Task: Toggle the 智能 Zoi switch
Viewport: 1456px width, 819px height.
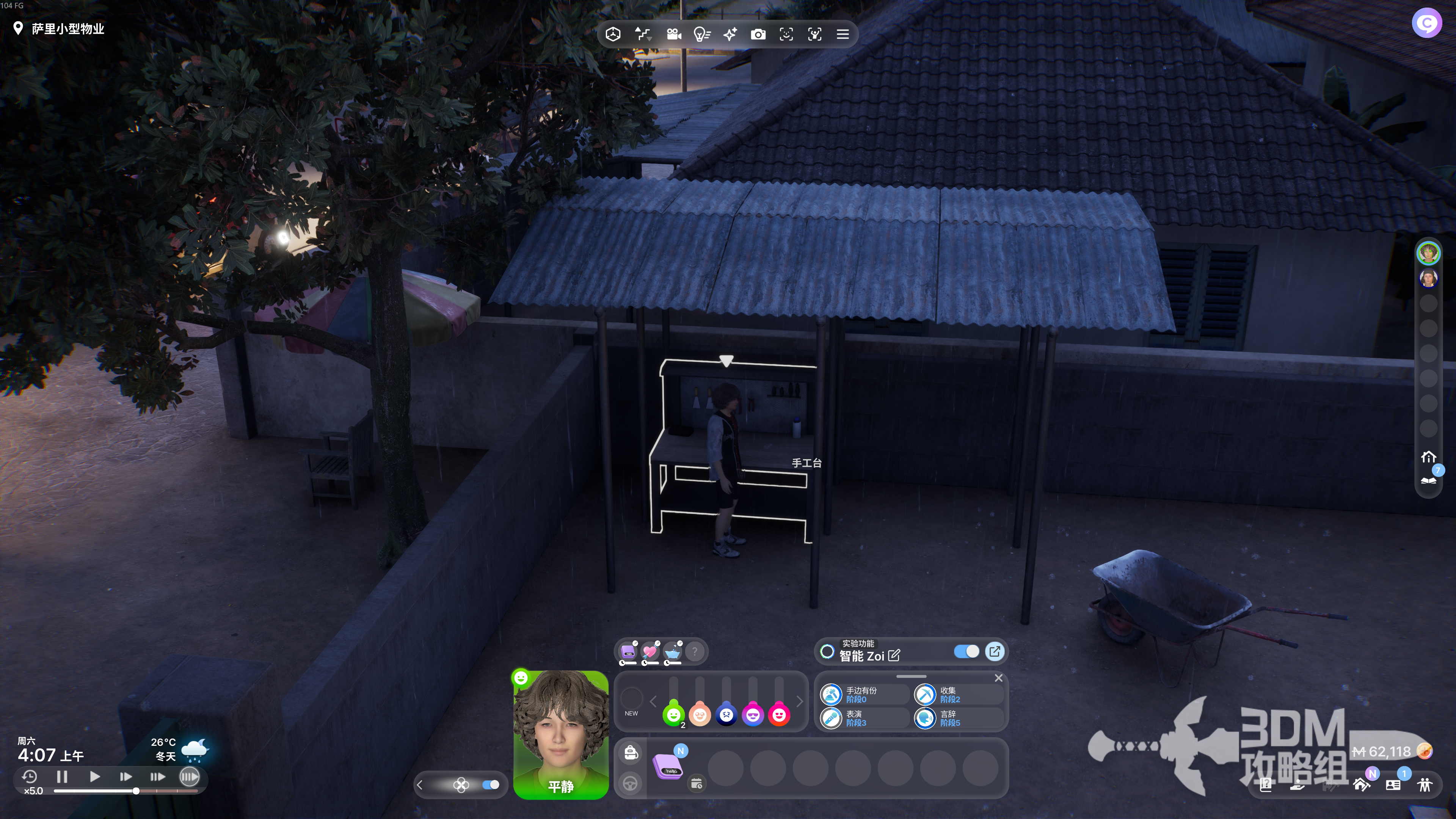Action: click(x=966, y=651)
